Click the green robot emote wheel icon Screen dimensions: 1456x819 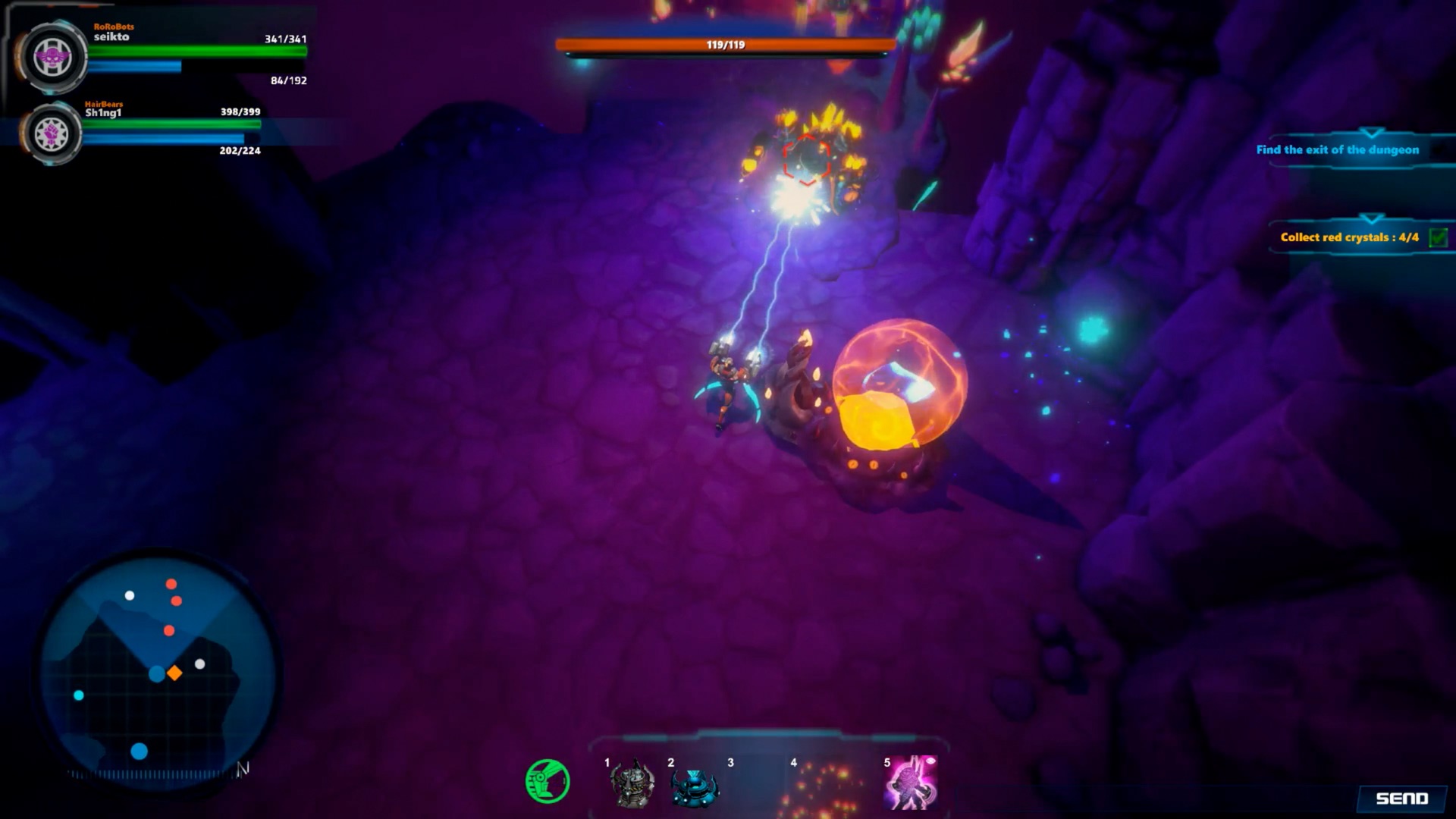click(x=548, y=782)
